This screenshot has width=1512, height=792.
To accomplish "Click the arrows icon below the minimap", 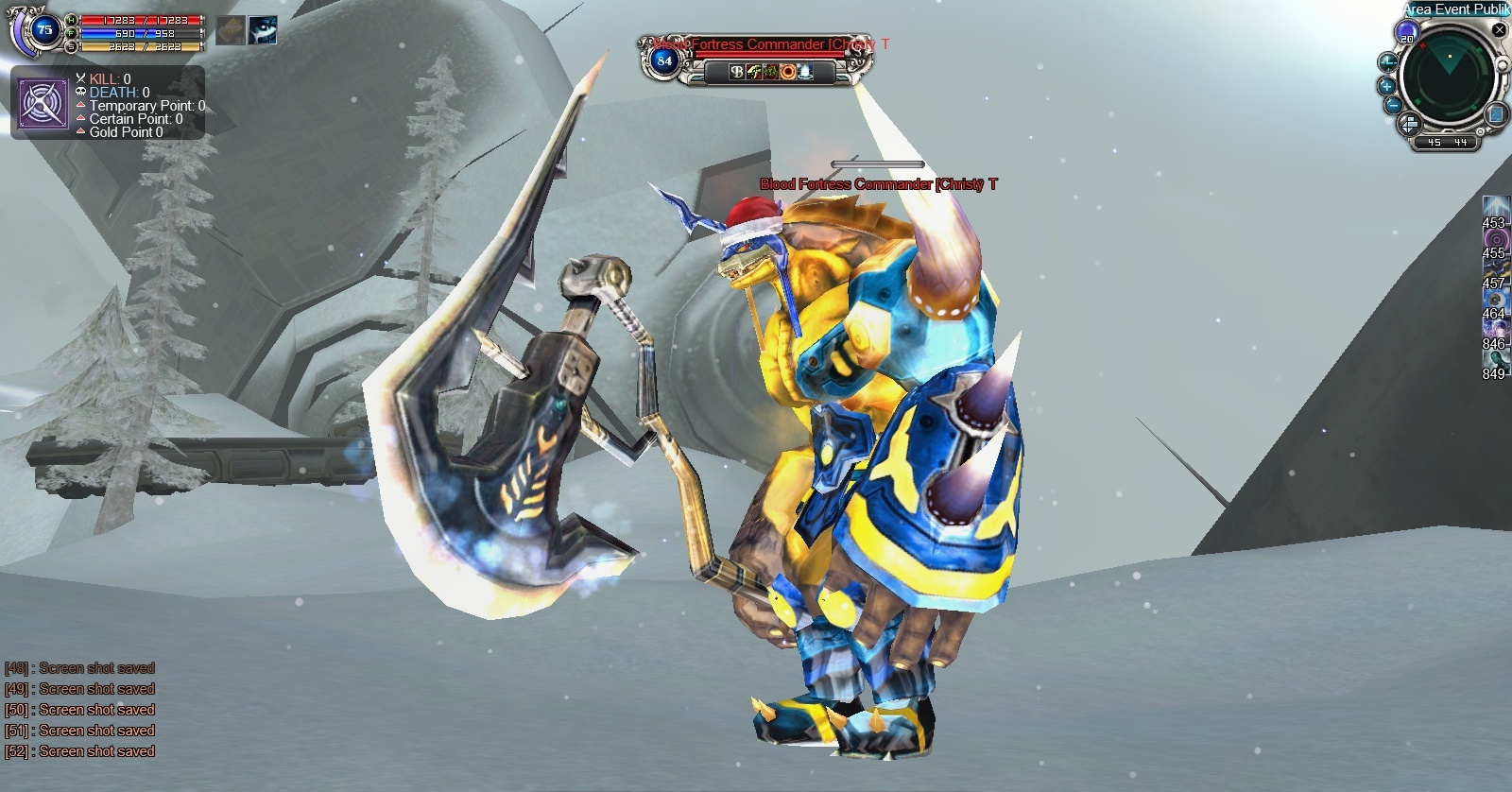I will 1408,125.
